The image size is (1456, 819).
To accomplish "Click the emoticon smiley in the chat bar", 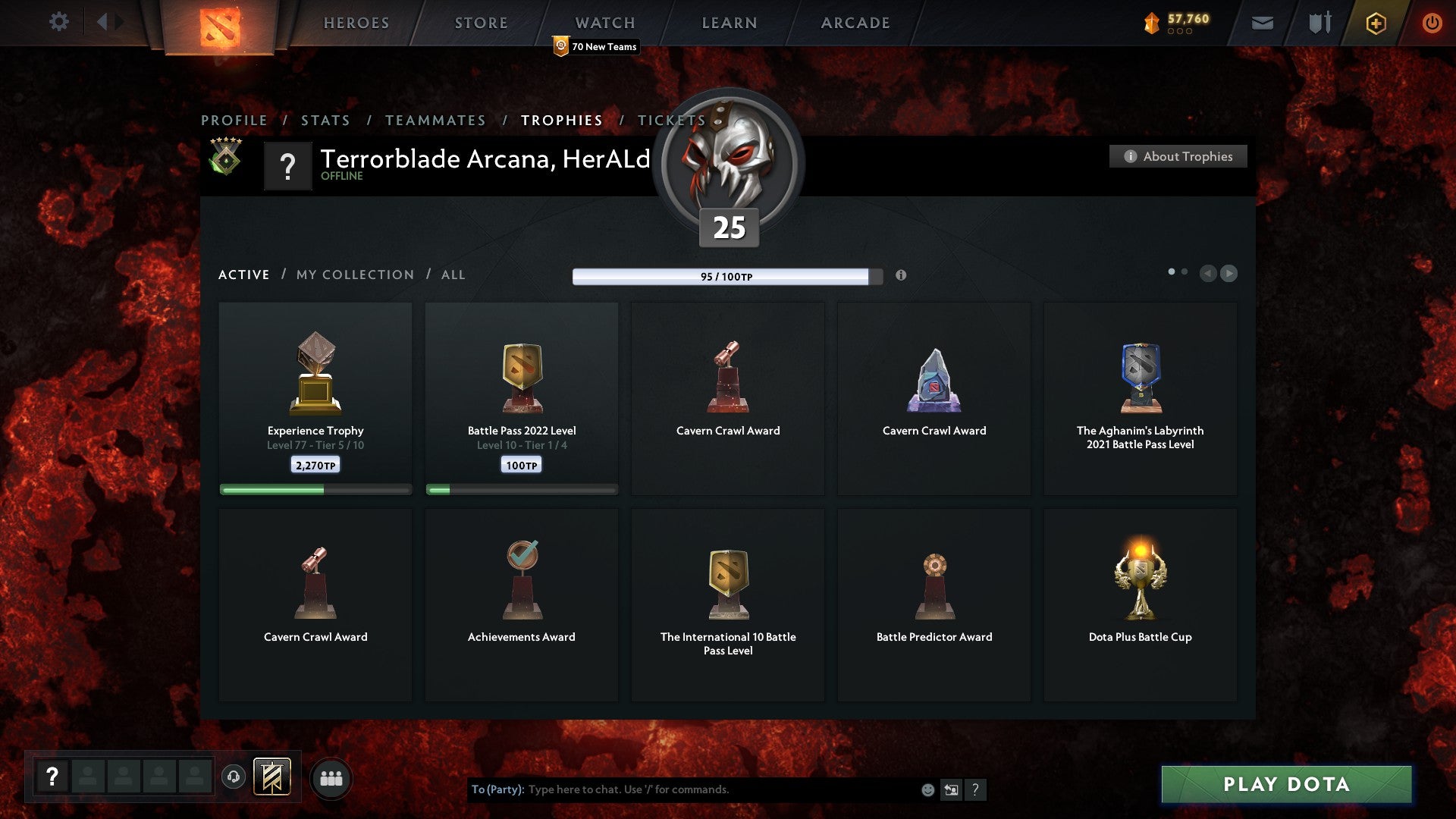I will [x=927, y=789].
